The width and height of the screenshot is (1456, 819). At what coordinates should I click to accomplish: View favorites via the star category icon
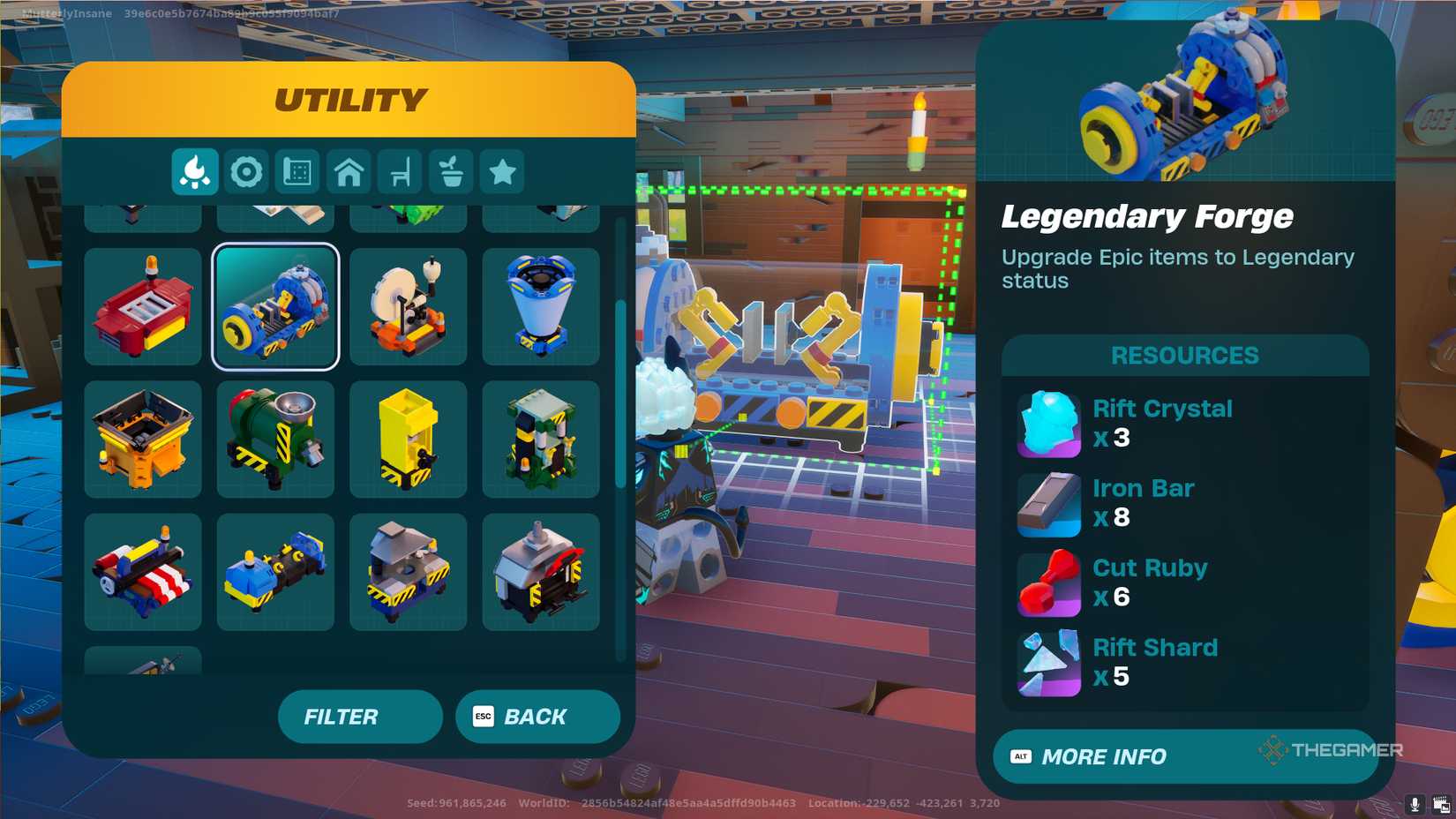[503, 172]
